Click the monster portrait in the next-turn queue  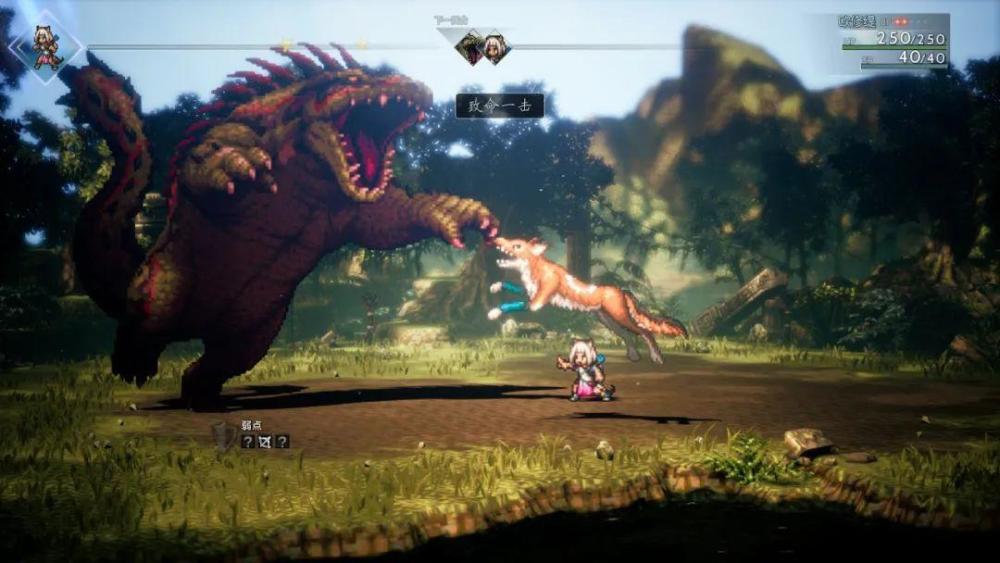click(x=469, y=47)
